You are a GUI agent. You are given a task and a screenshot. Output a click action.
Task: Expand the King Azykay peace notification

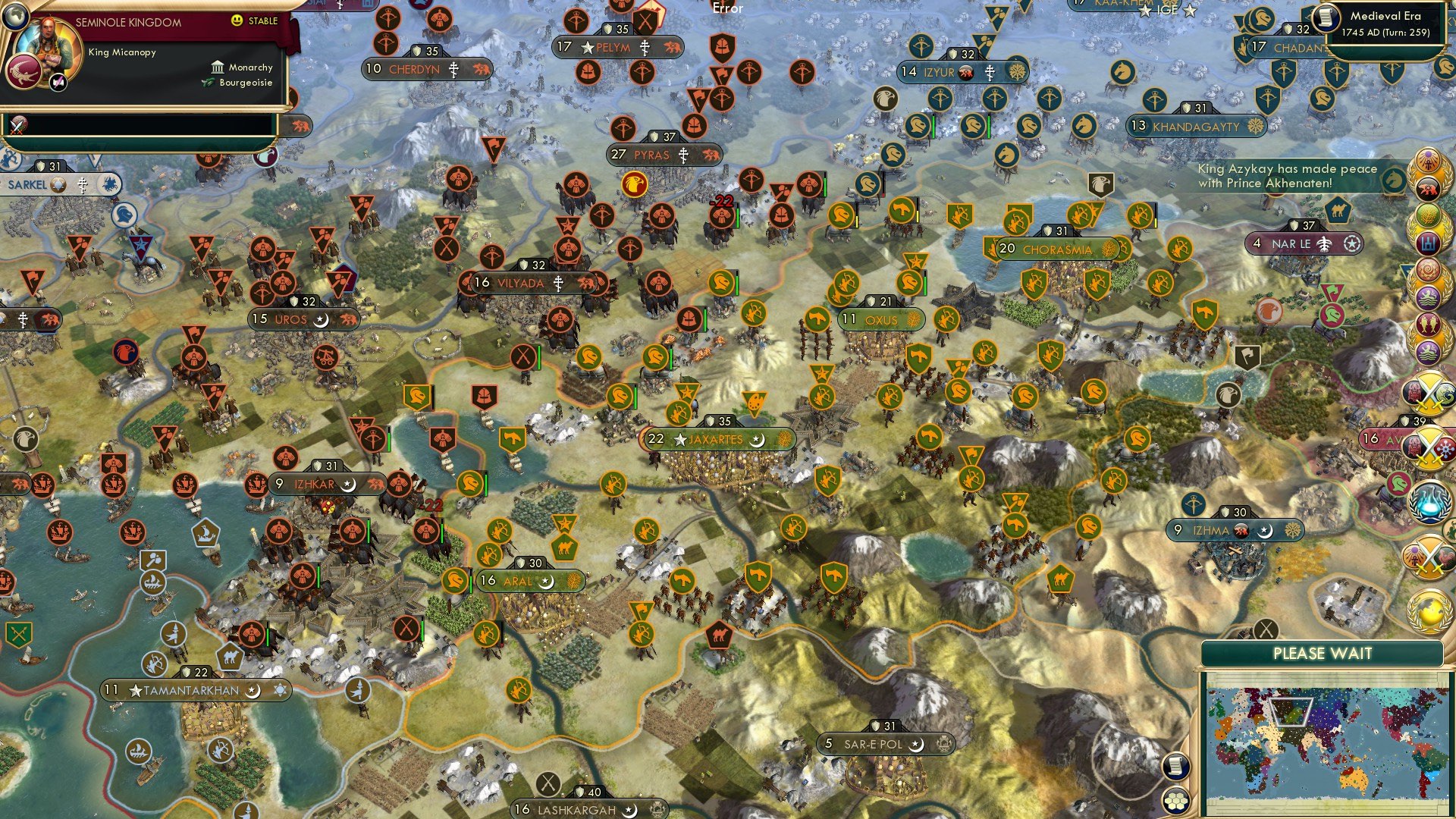(1287, 175)
